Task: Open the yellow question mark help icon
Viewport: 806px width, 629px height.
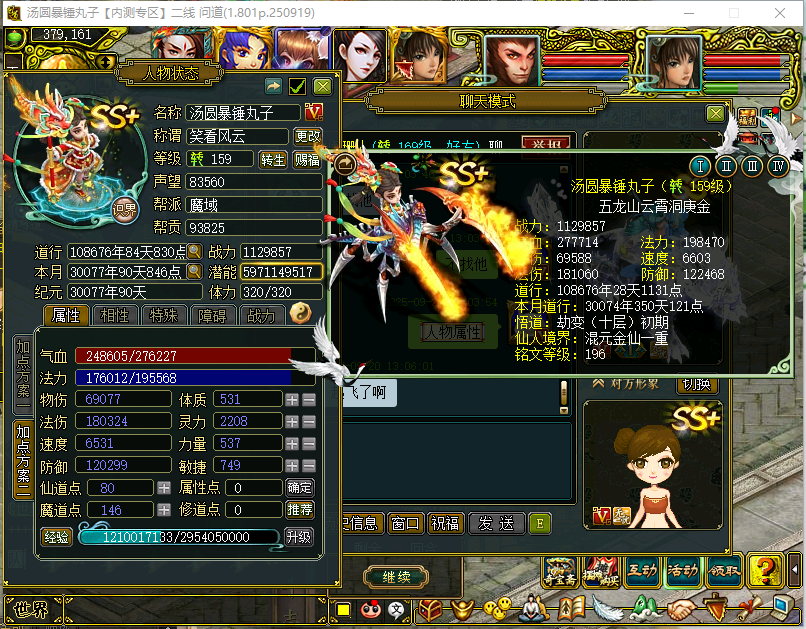Action: [x=764, y=569]
